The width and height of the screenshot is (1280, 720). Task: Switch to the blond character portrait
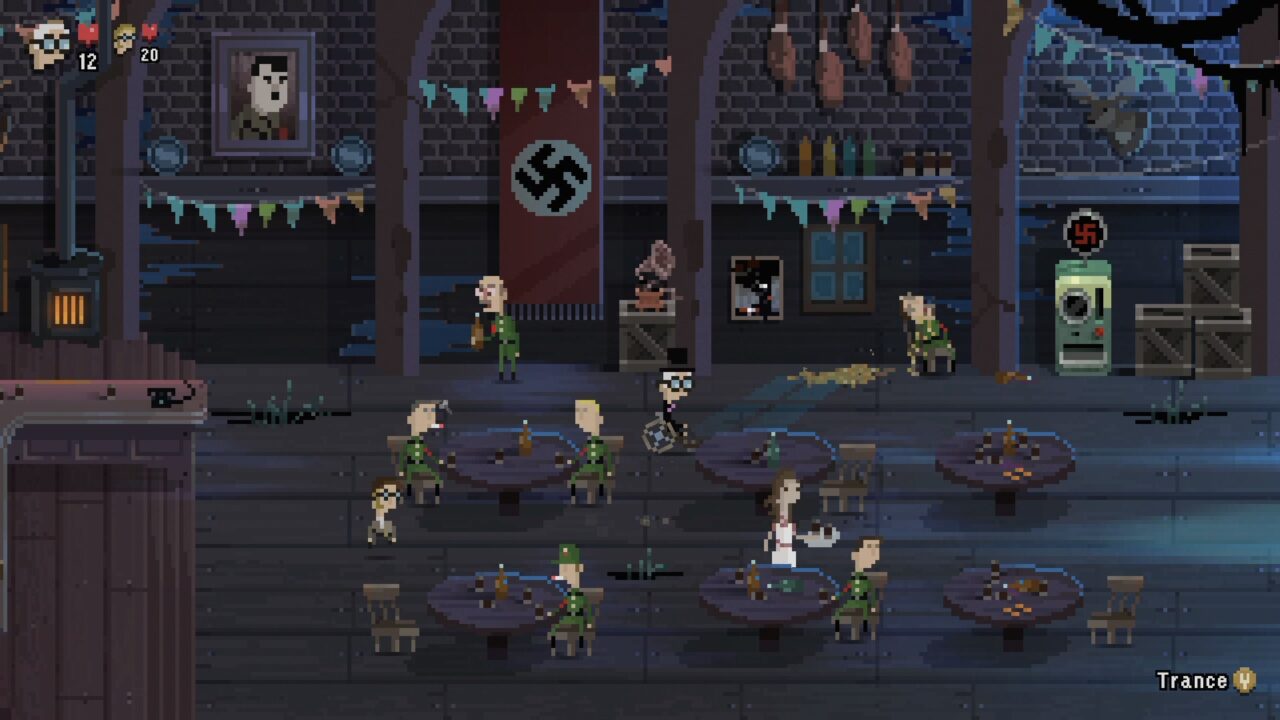pos(124,38)
